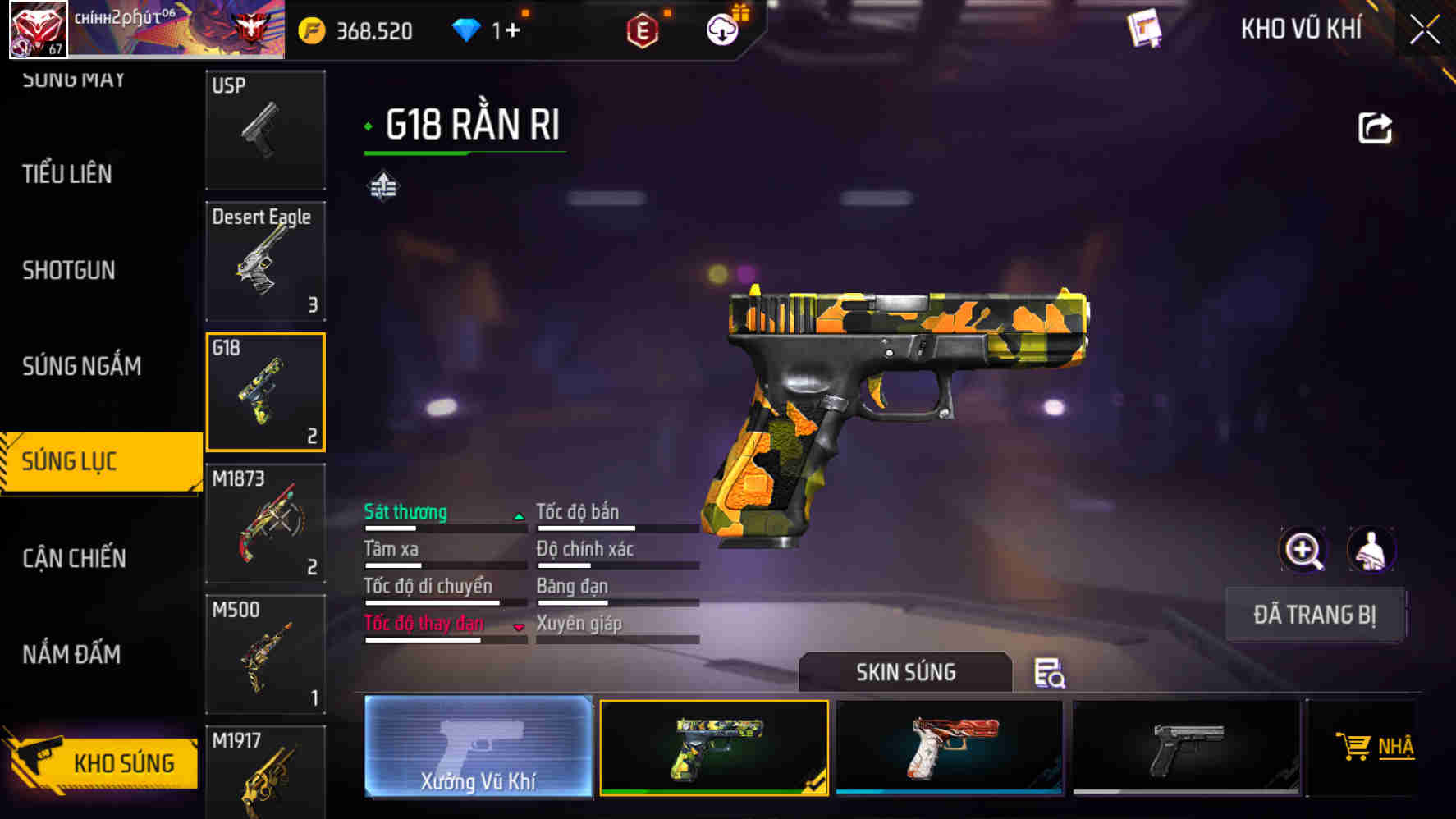Click the green up arrow next to Sát thương
Screen dimensions: 1456x819
pyautogui.click(x=518, y=519)
